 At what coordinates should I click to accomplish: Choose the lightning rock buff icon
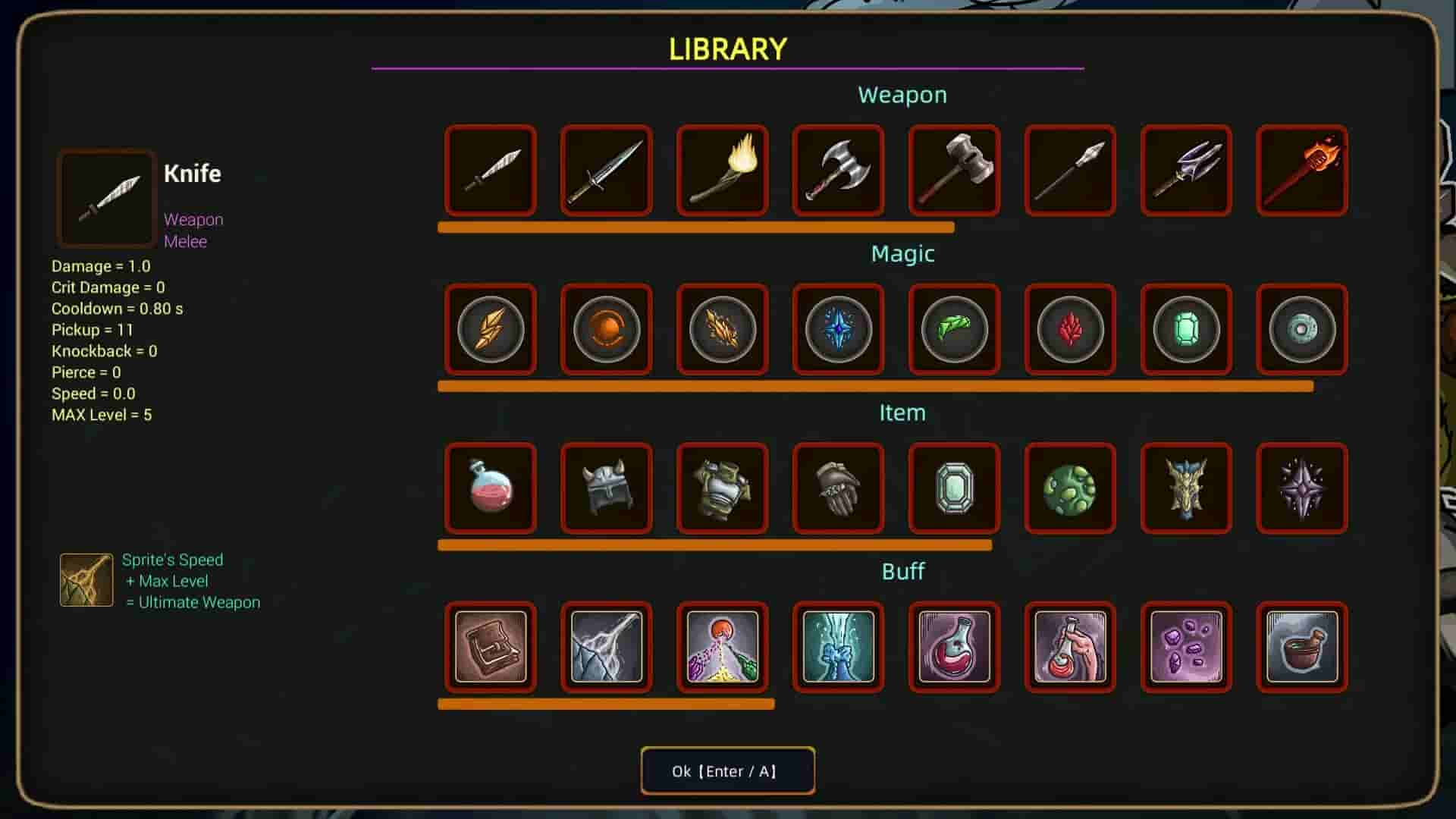click(x=607, y=647)
